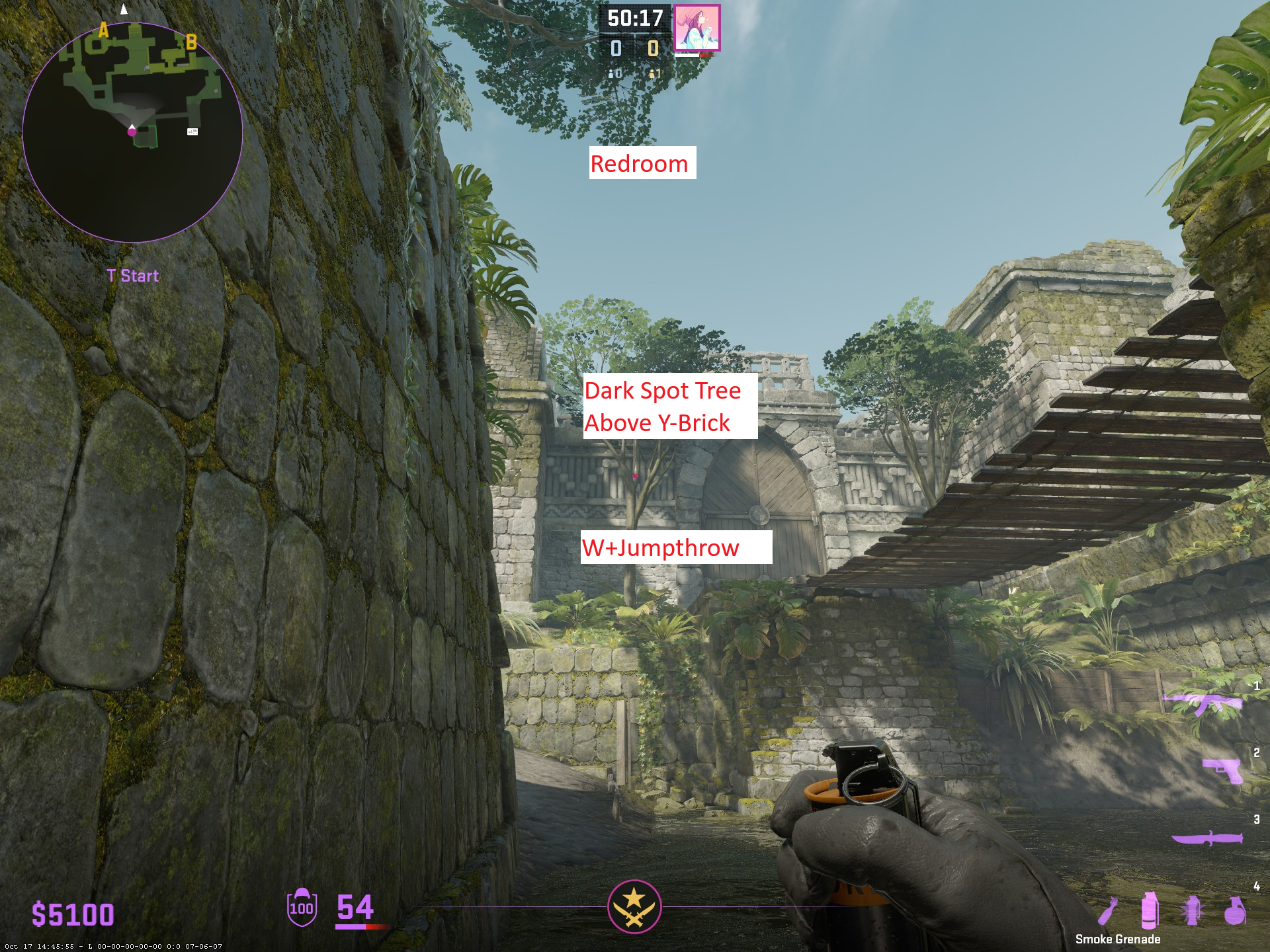
Task: Switch to the pistol weapon slot
Action: 1223,770
